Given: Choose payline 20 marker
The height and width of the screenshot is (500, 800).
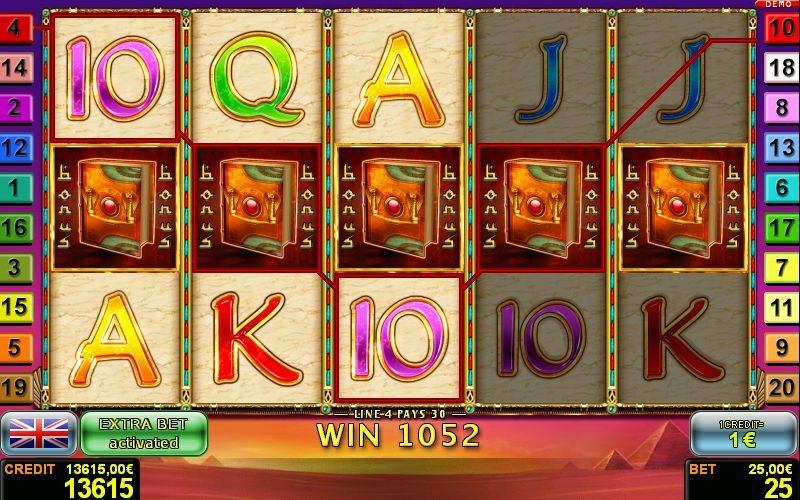Looking at the screenshot, I should [x=780, y=386].
